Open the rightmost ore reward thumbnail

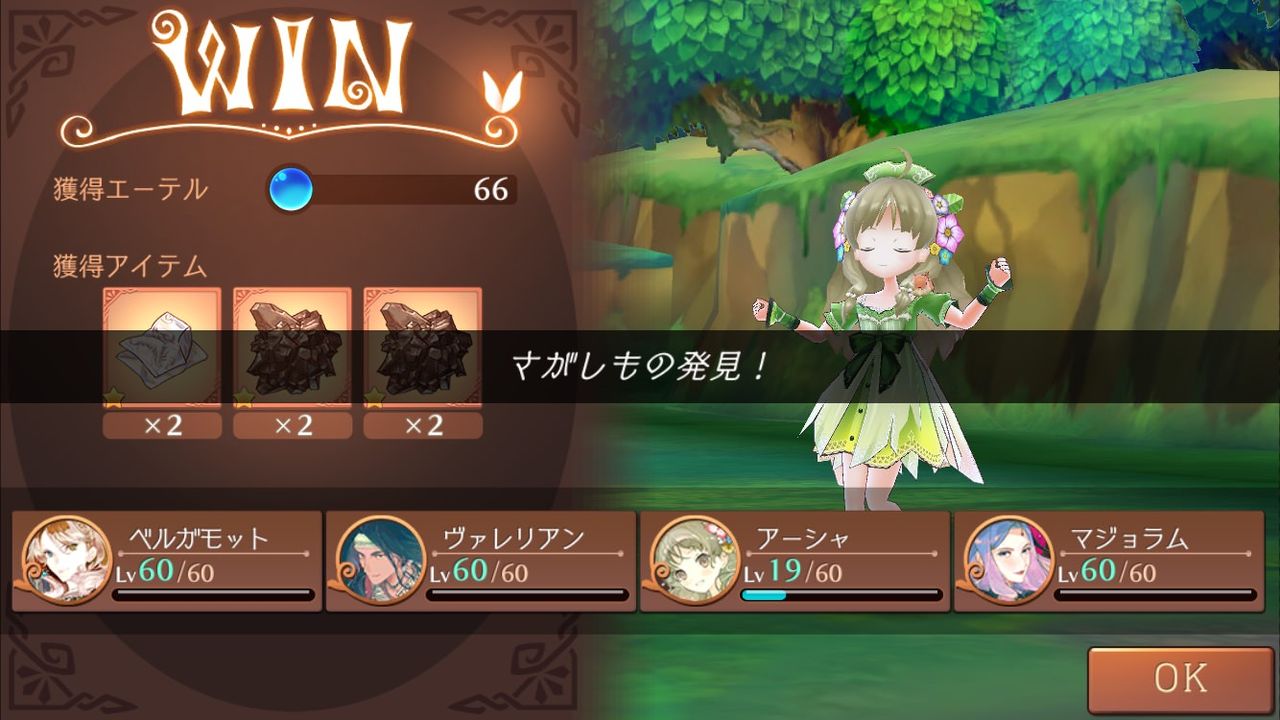(420, 345)
